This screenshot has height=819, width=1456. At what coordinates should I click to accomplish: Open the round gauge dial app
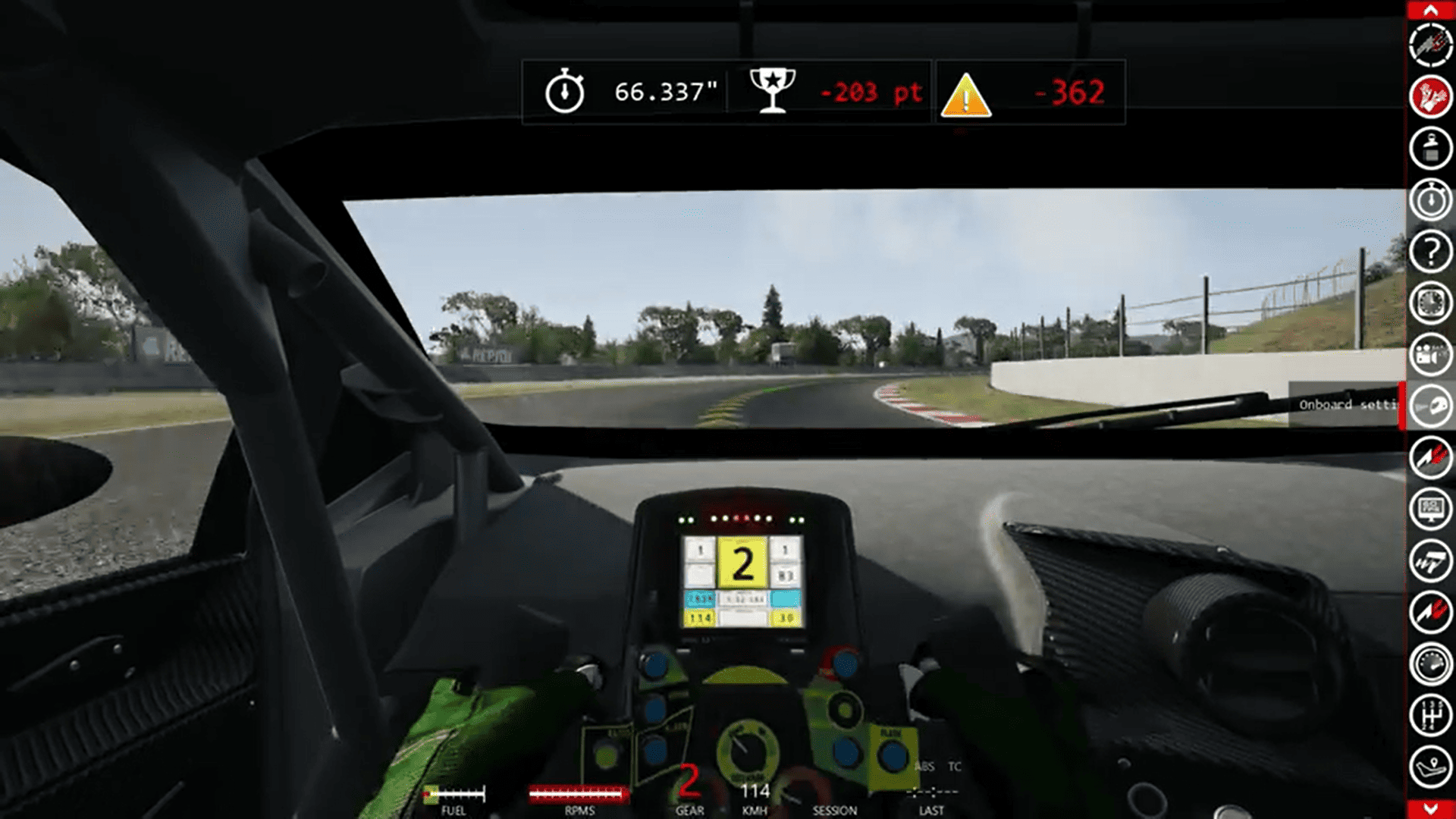(1430, 664)
